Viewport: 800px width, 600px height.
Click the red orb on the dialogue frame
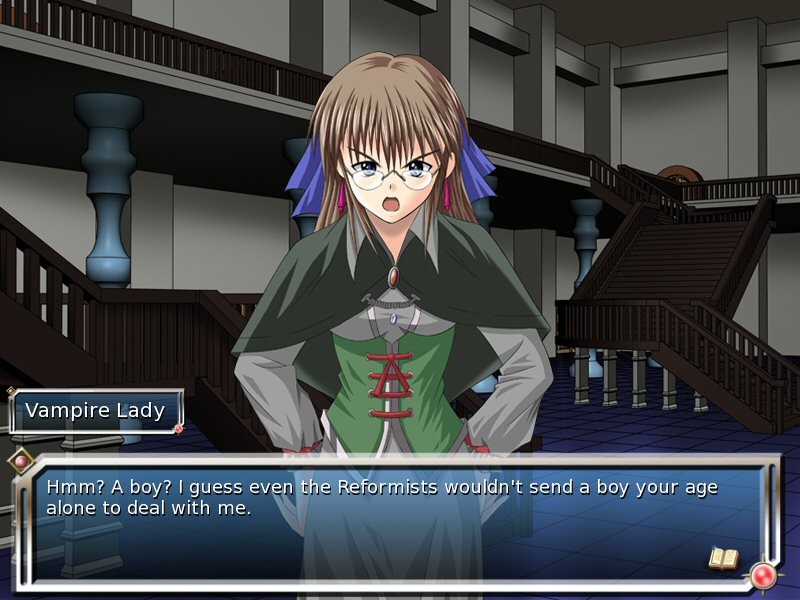click(x=765, y=575)
